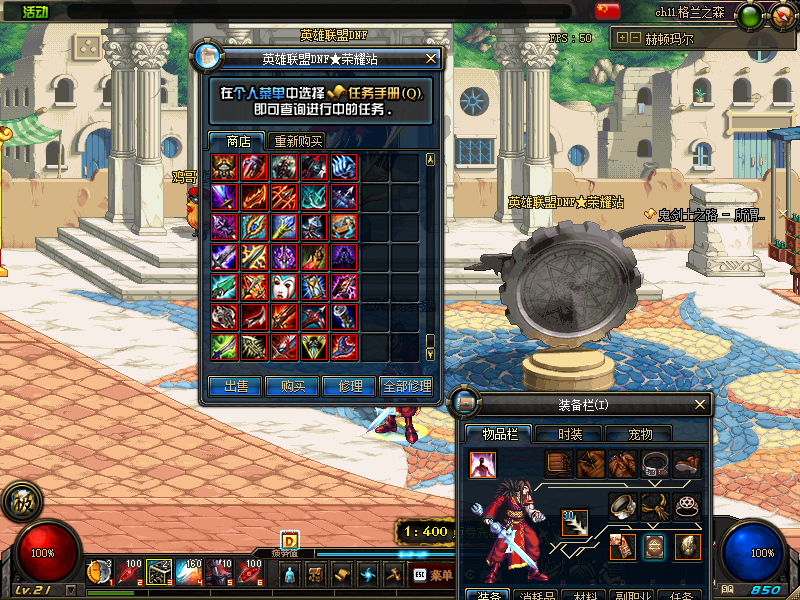Viewport: 800px width, 600px height.
Task: Click the hammer icon in the bottom bar
Action: [x=393, y=574]
